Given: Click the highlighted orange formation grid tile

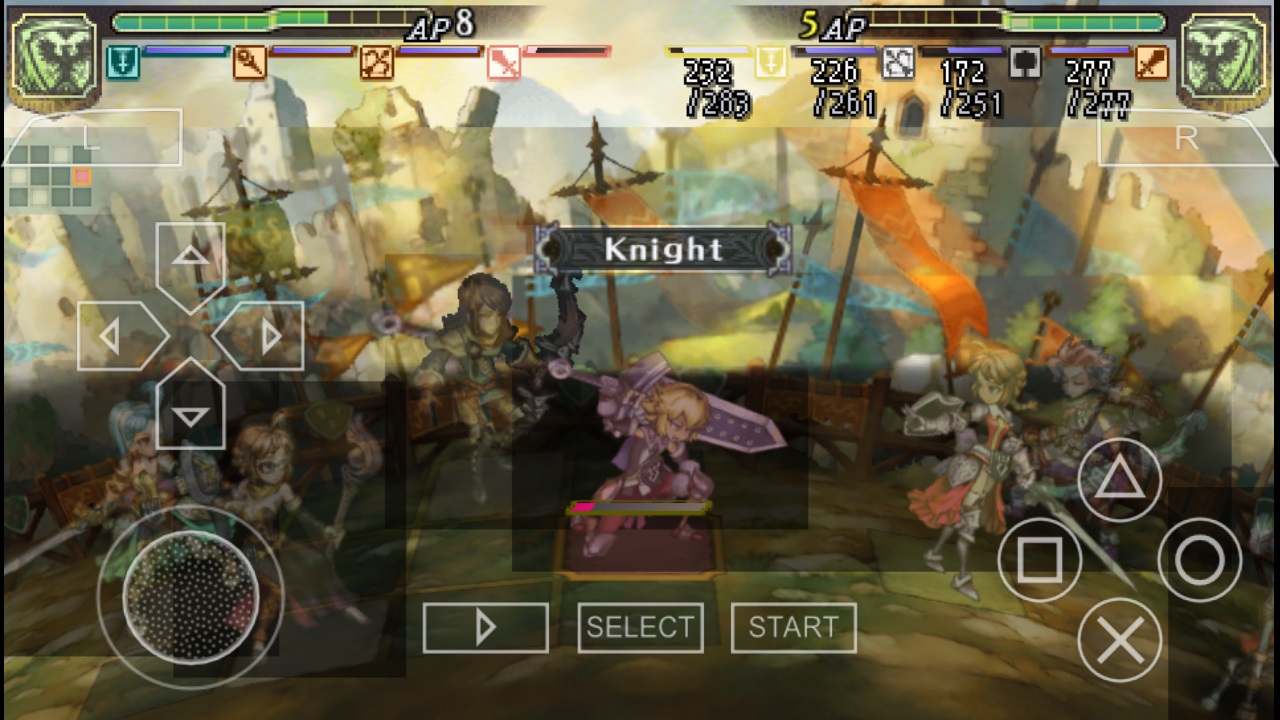Looking at the screenshot, I should tap(81, 176).
